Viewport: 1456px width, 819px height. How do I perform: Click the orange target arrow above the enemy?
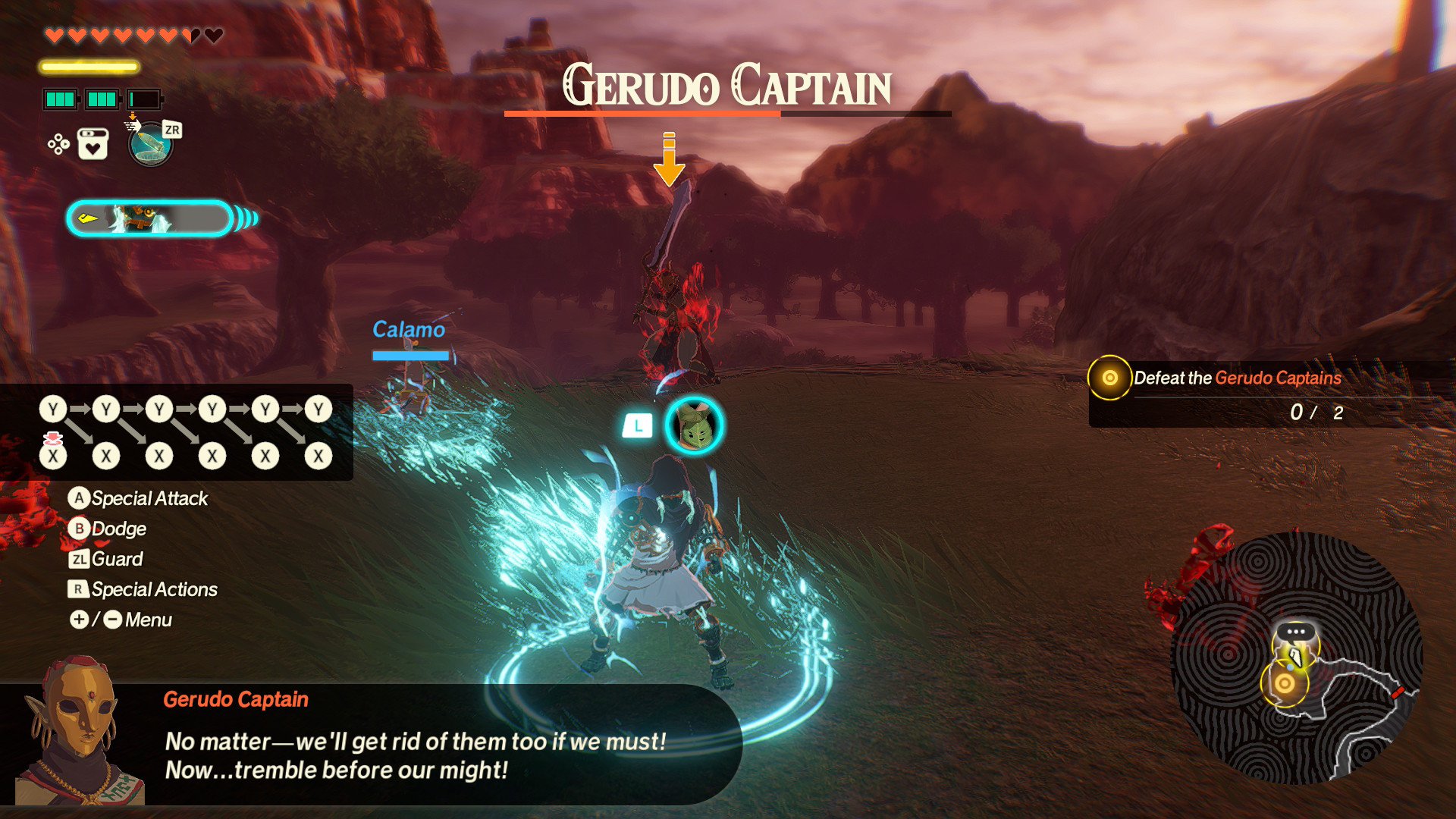tap(669, 159)
